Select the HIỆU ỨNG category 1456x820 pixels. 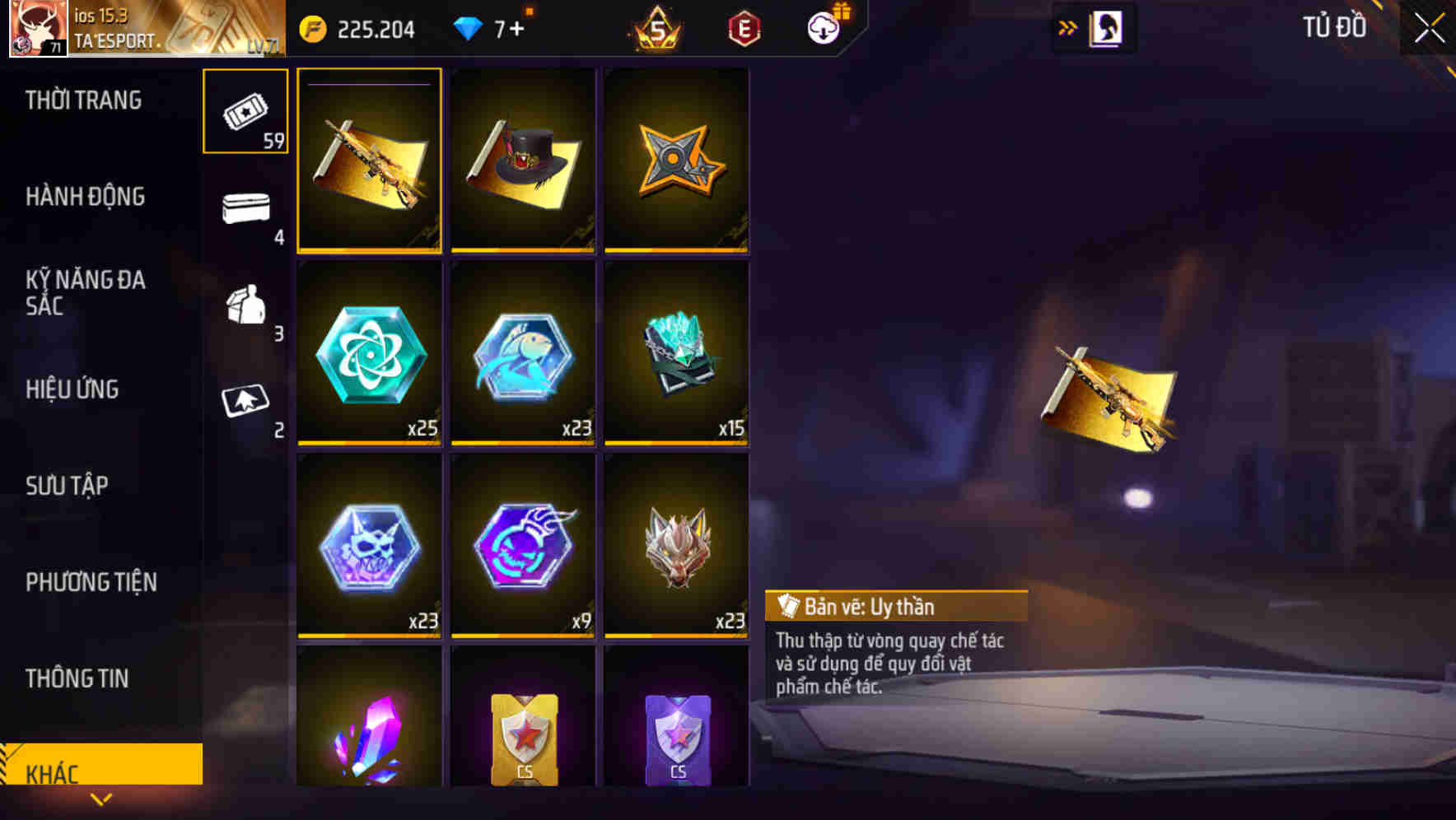(x=72, y=389)
